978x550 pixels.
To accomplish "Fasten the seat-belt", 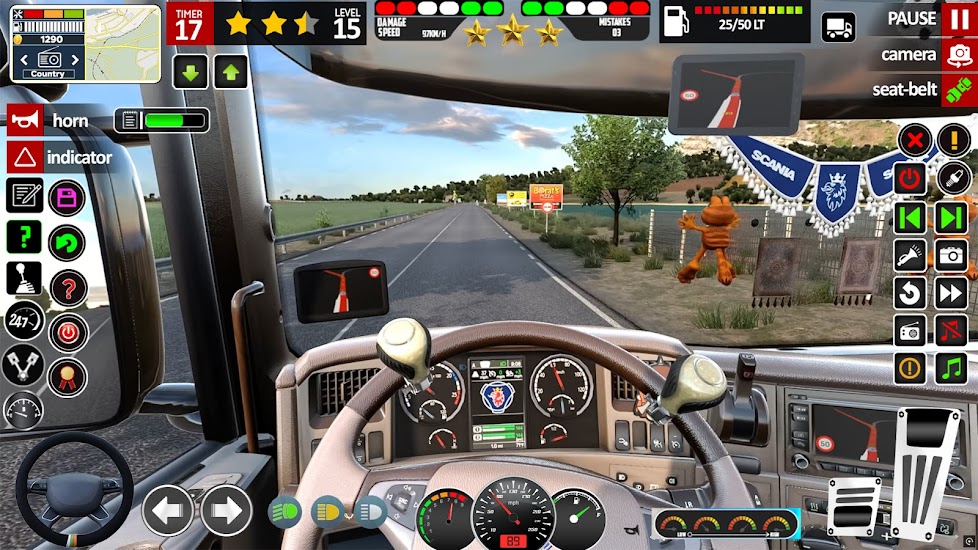I will coord(955,90).
